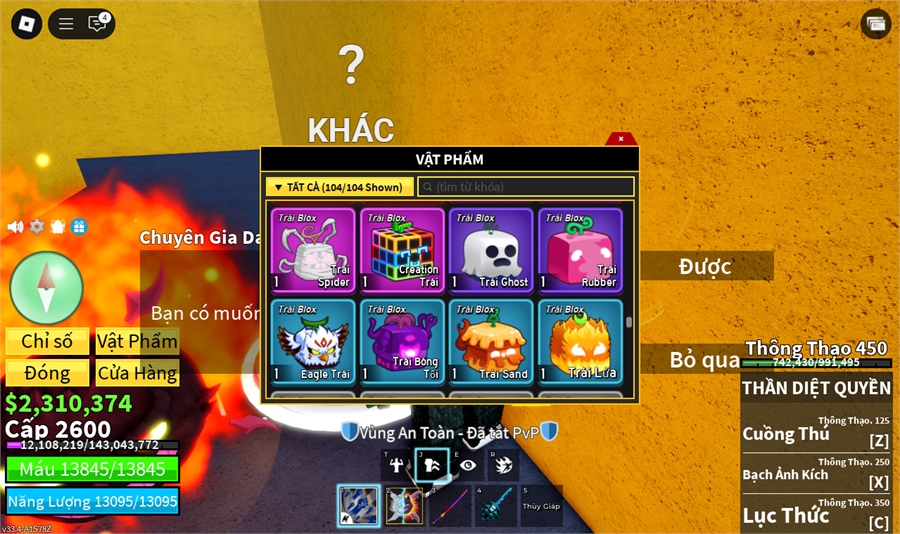
Task: Select the Eagle fruit item
Action: (313, 341)
